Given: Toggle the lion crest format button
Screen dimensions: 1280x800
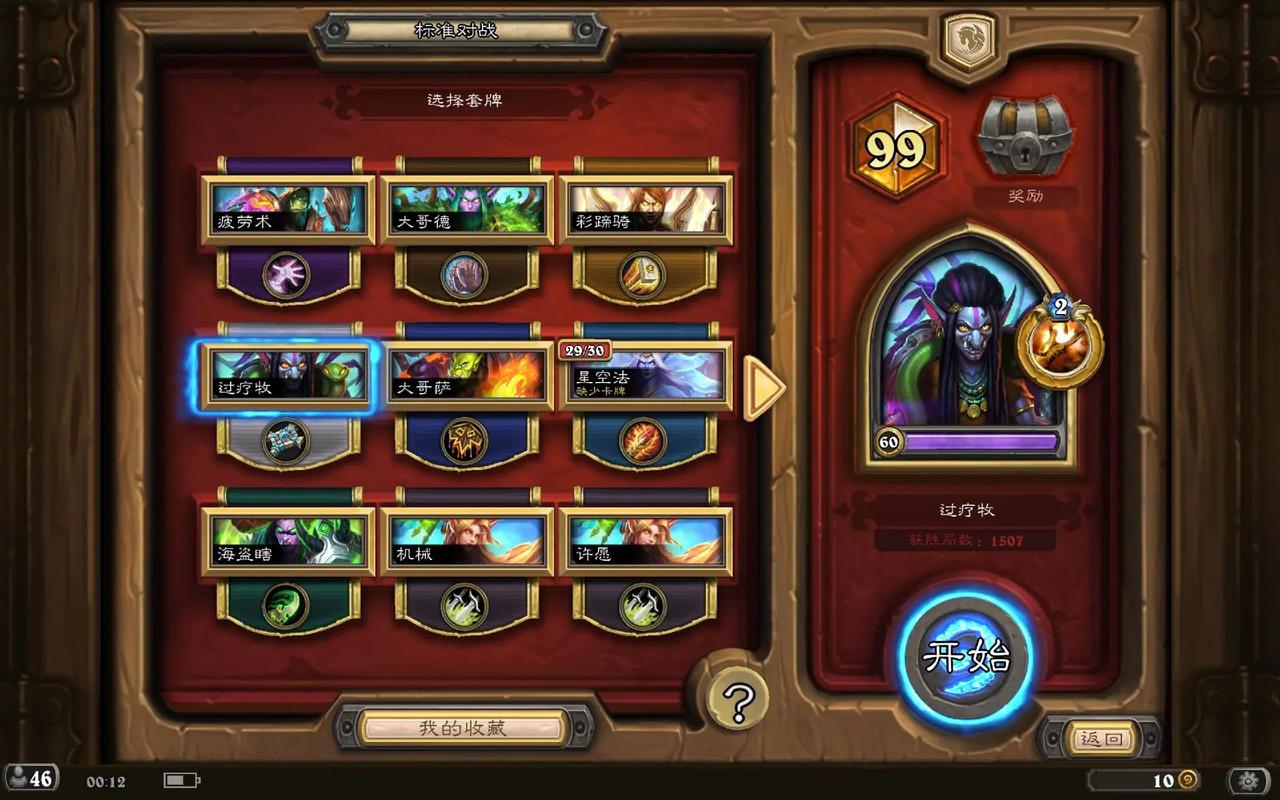Looking at the screenshot, I should (969, 43).
